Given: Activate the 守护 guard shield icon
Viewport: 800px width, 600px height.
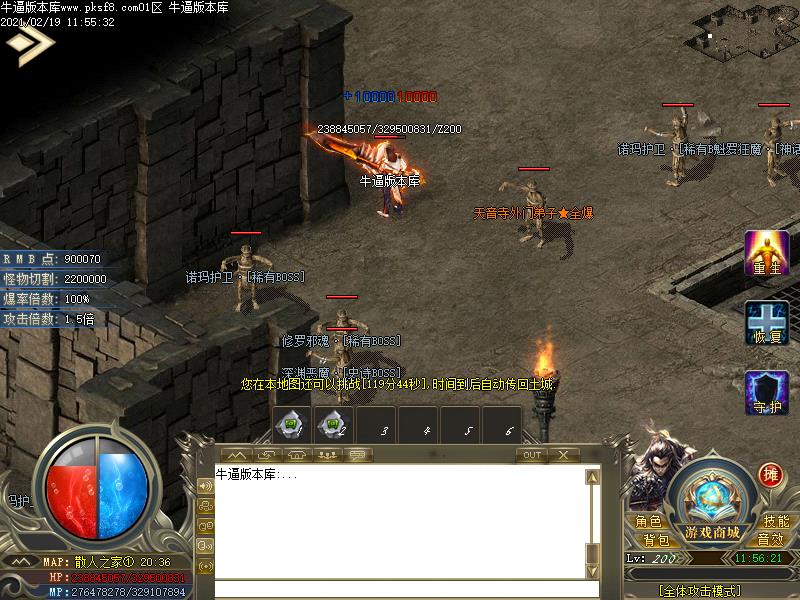Looking at the screenshot, I should [767, 392].
